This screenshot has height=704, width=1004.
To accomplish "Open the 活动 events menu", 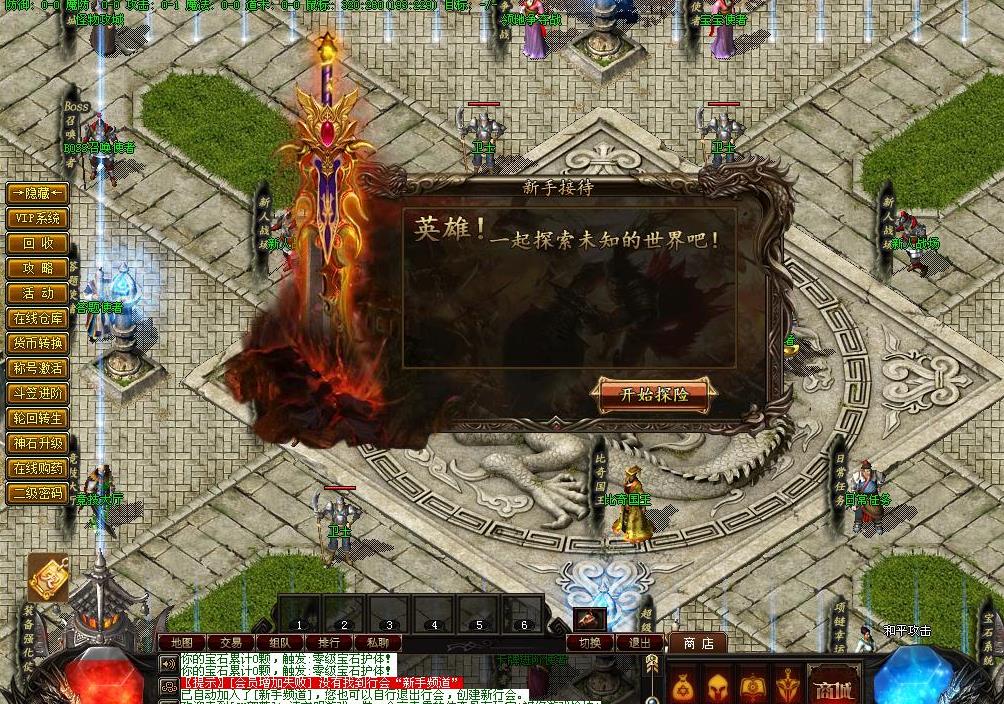I will [x=38, y=293].
